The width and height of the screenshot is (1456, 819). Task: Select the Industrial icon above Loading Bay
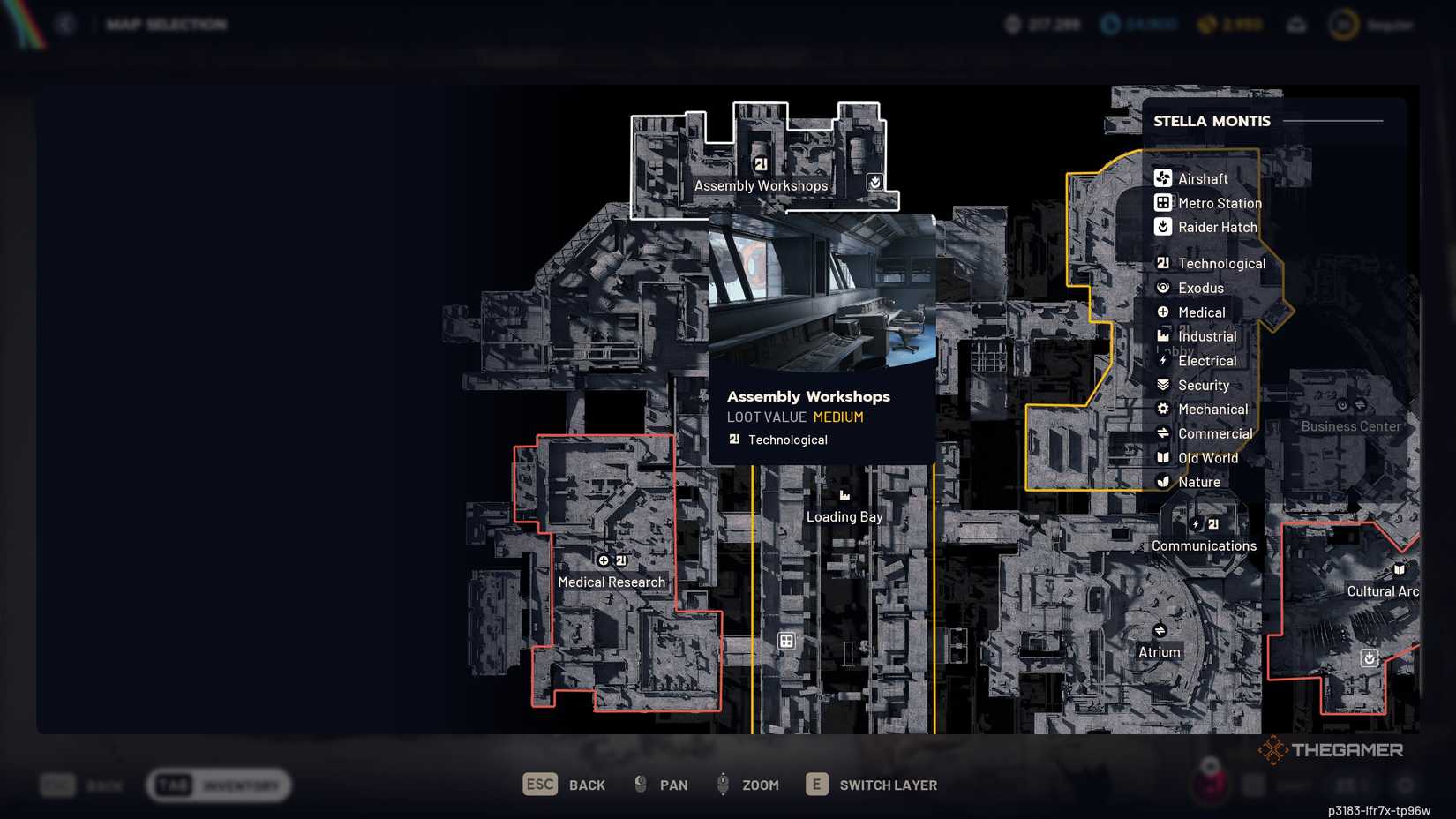(x=844, y=494)
